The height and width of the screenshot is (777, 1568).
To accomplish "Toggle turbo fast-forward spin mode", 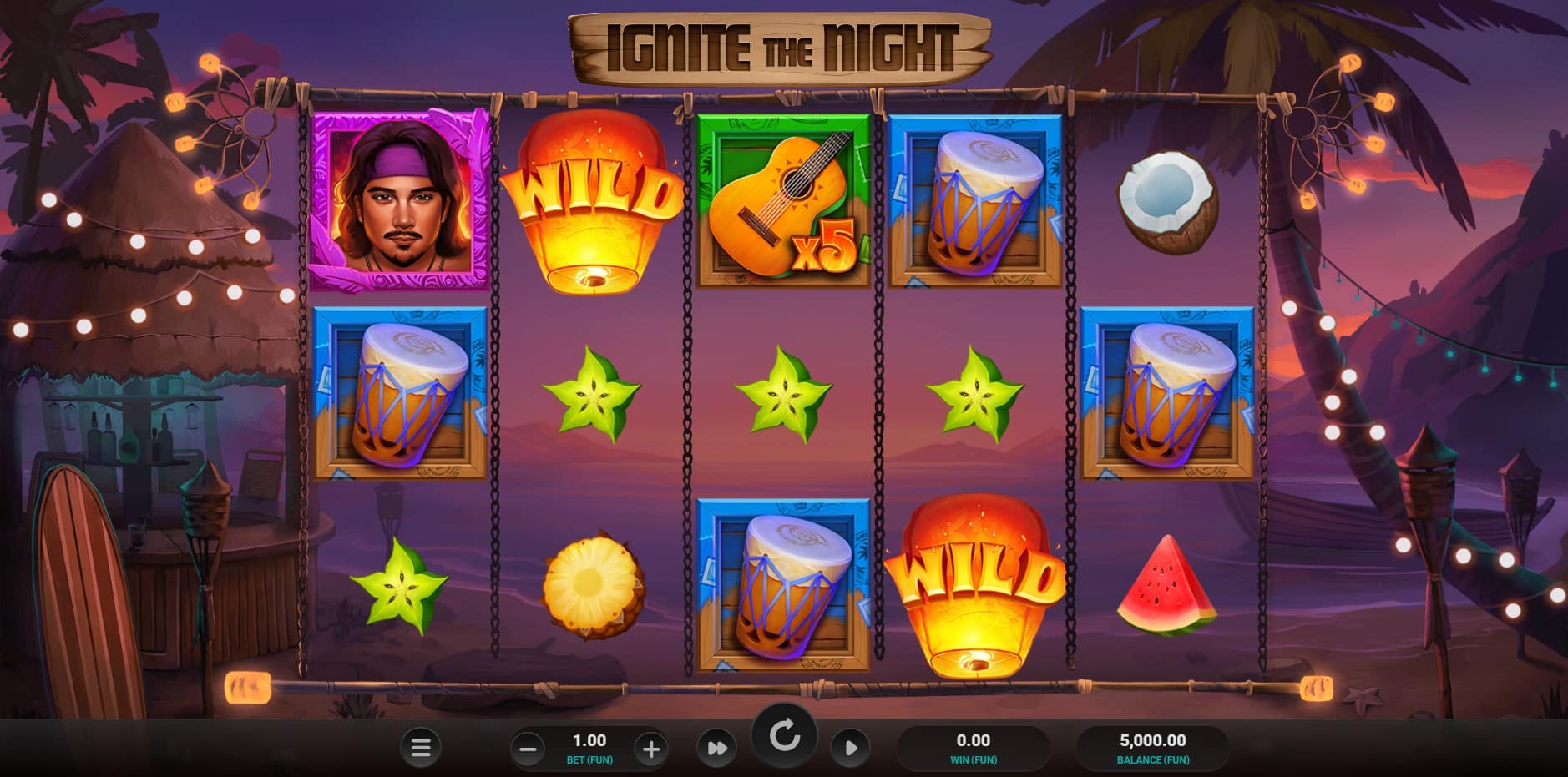I will point(717,748).
